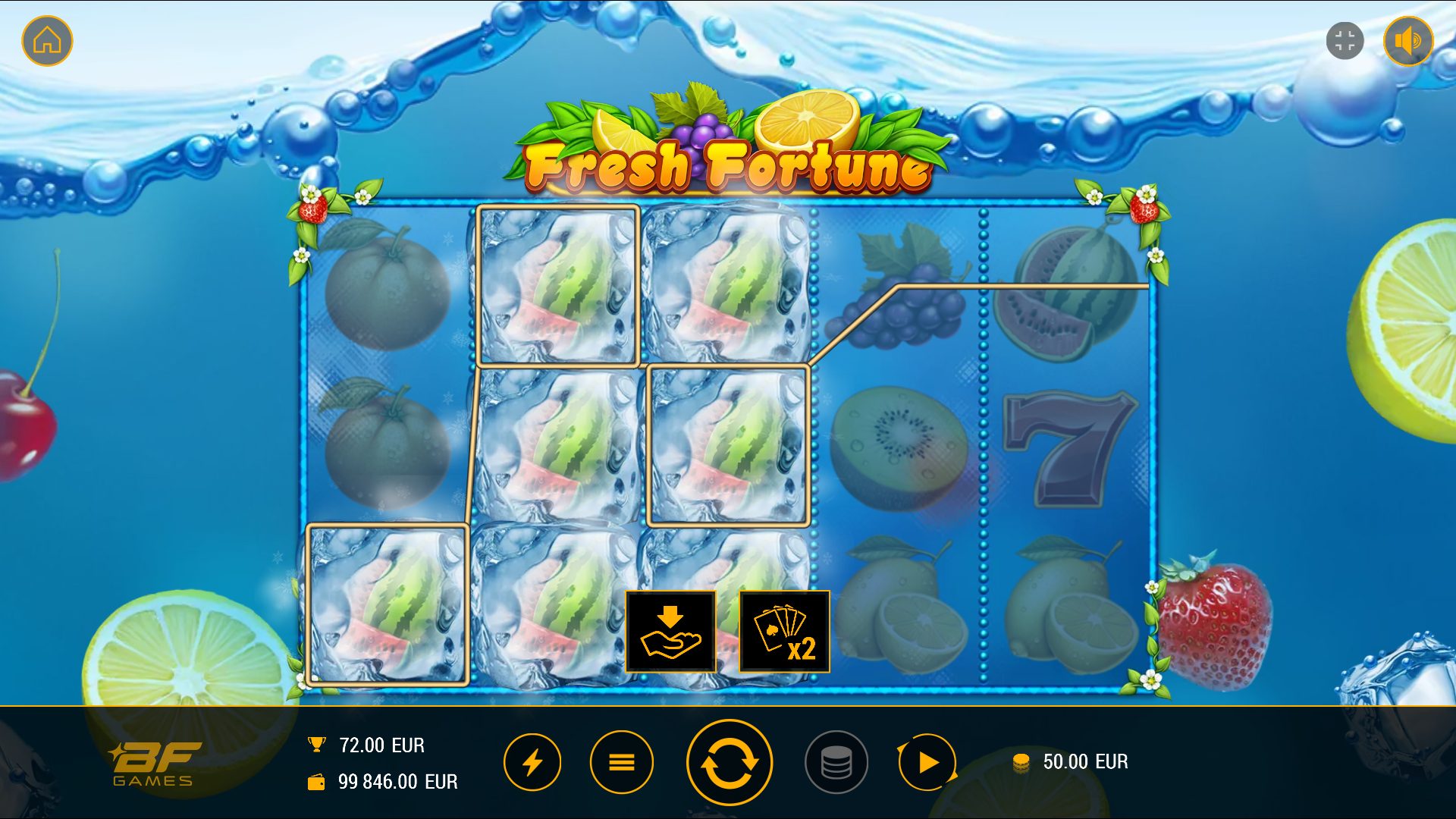
Task: Start autoplay spins
Action: point(927,762)
